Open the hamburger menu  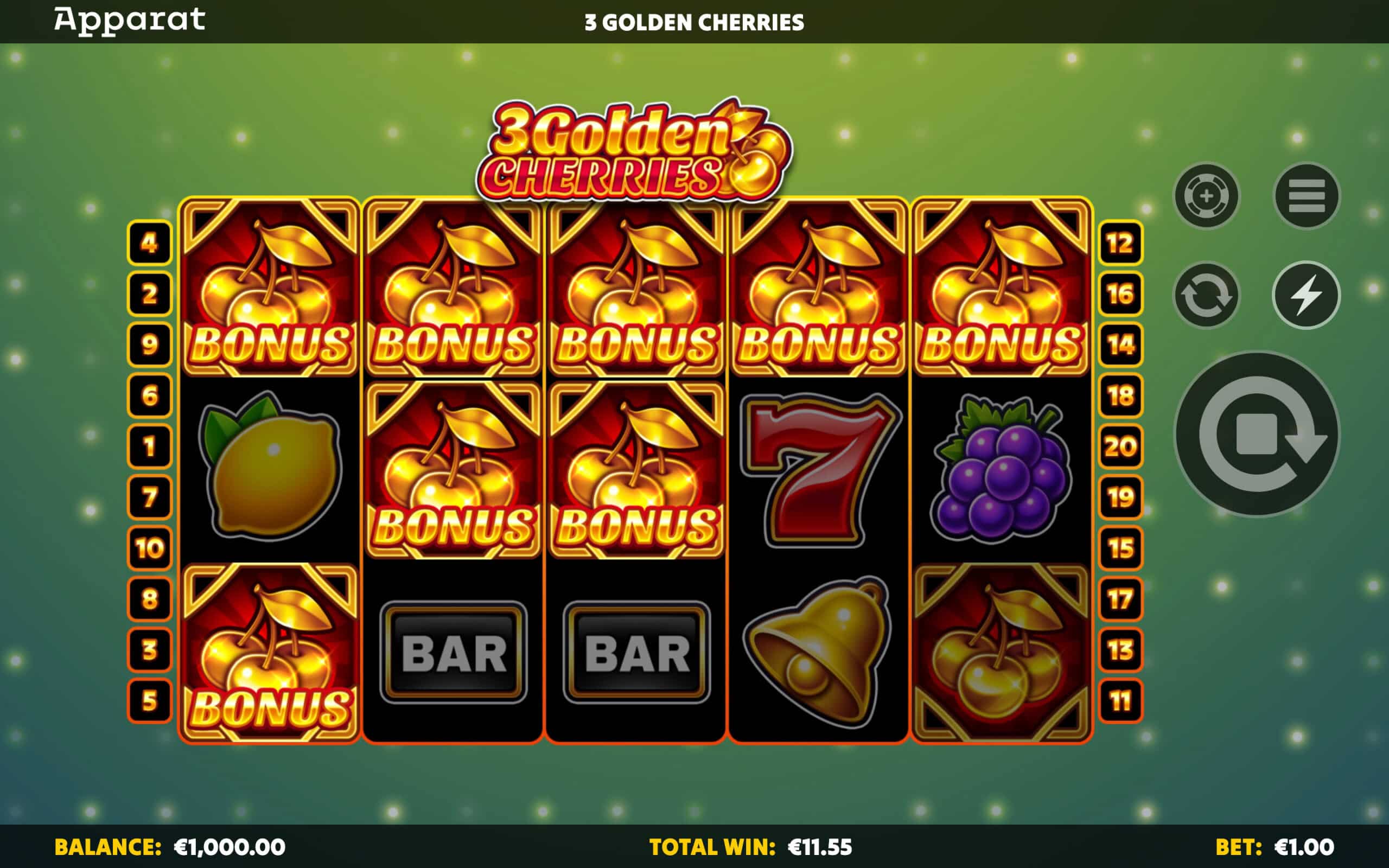1307,196
